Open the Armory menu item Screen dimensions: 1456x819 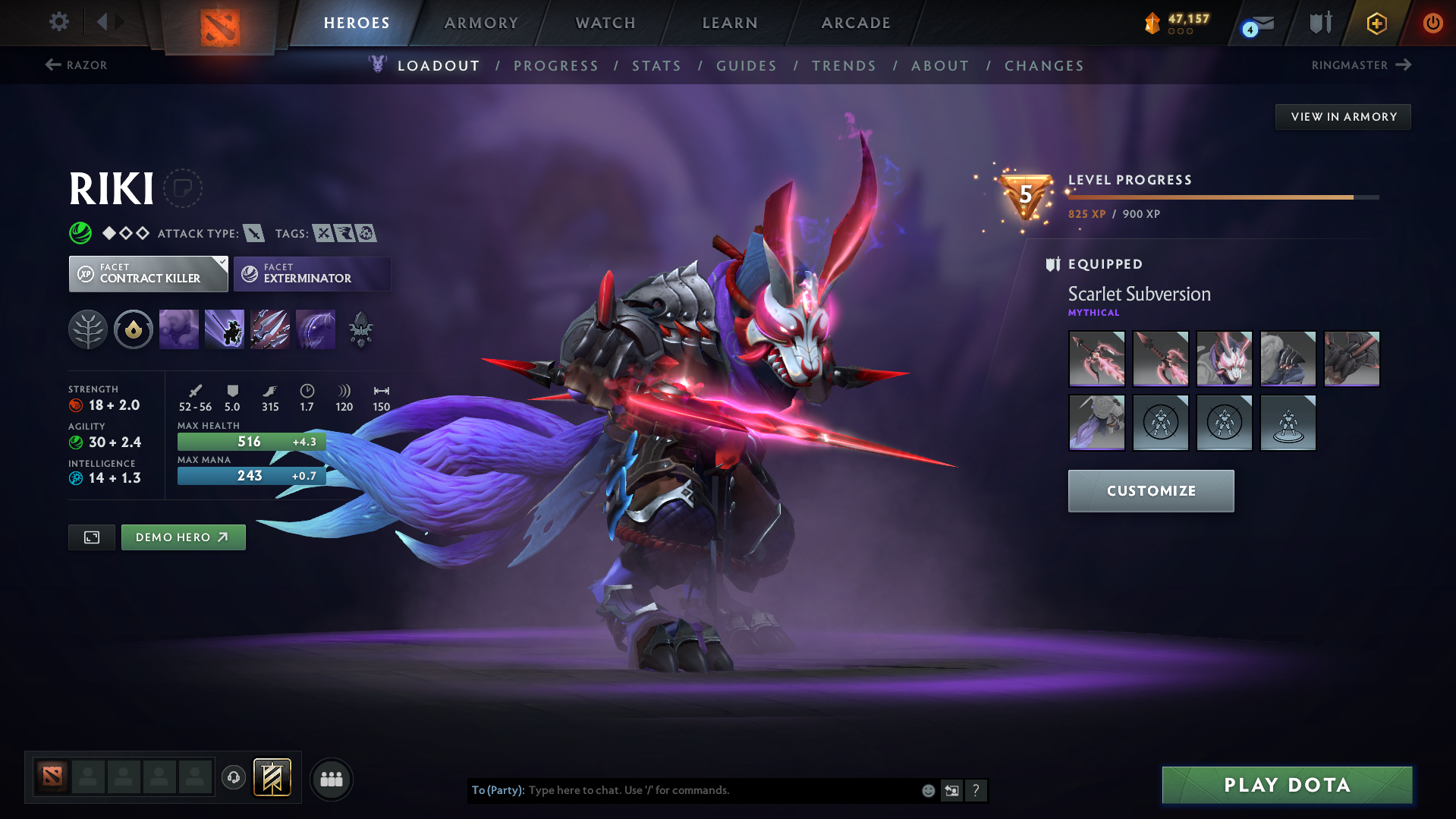click(x=482, y=23)
